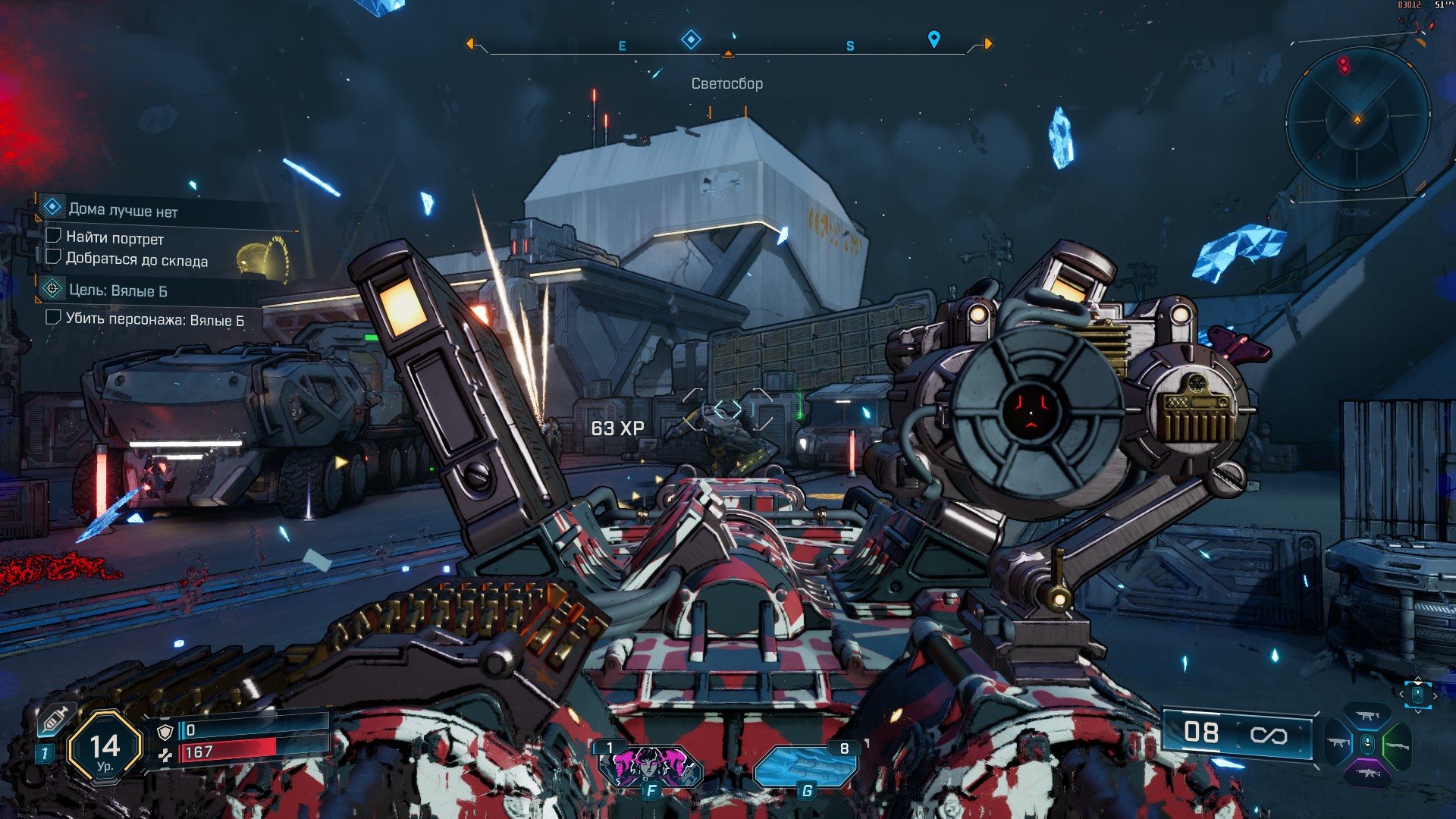1456x819 pixels.
Task: Click the diamond quest marker on compass
Action: (691, 39)
